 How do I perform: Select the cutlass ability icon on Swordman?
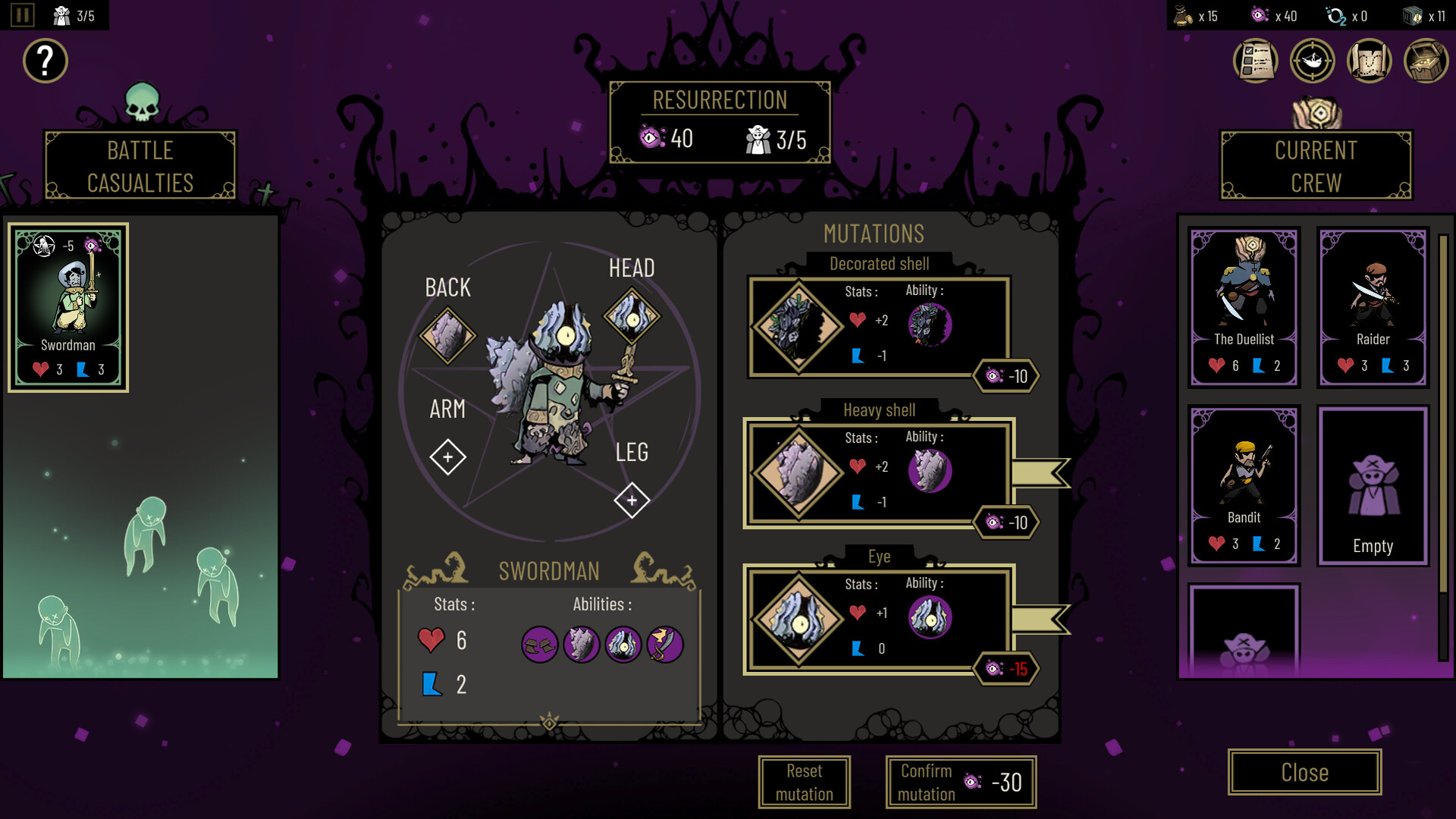pos(665,645)
